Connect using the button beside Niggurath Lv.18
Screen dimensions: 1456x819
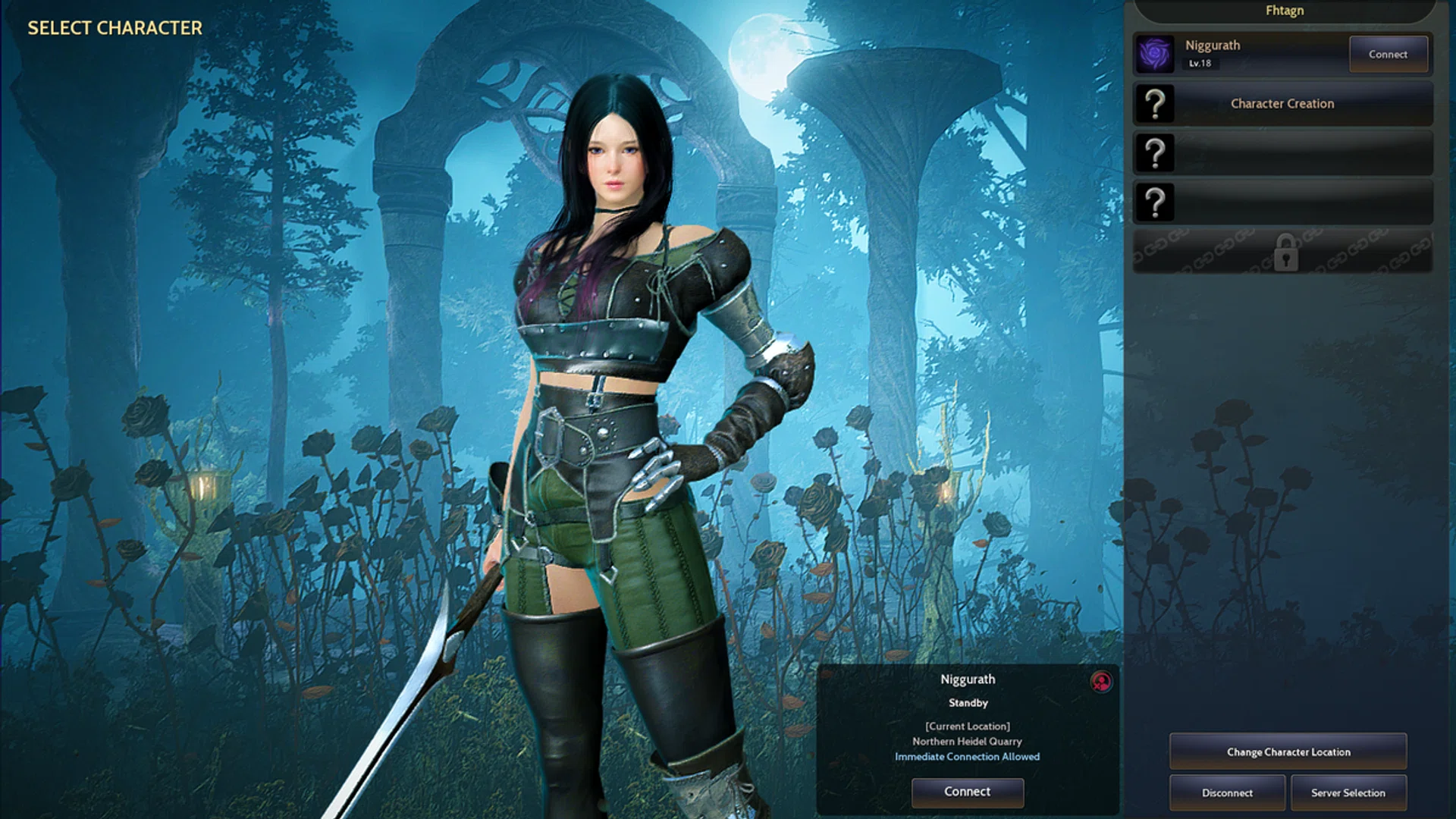pyautogui.click(x=1388, y=55)
